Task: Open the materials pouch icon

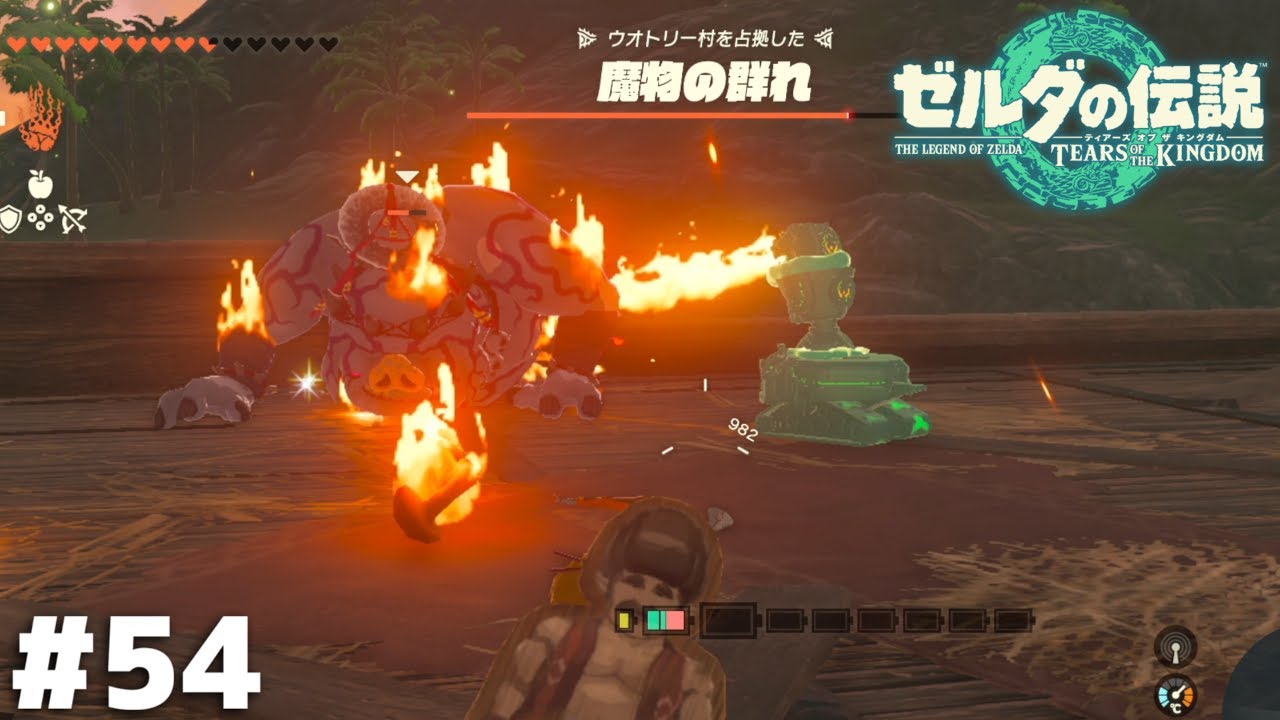Action: click(40, 215)
